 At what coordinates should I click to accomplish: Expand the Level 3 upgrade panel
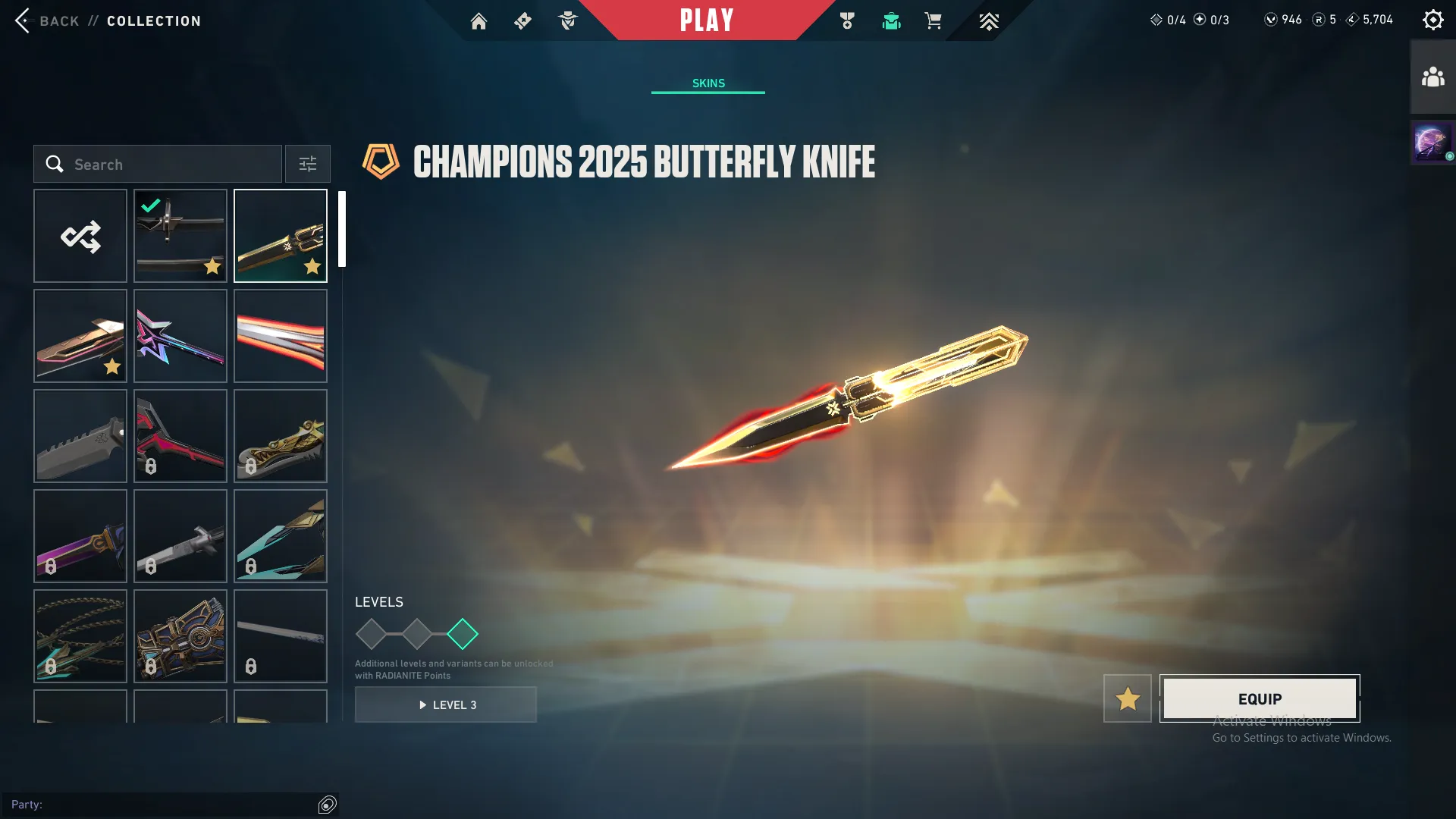coord(446,704)
